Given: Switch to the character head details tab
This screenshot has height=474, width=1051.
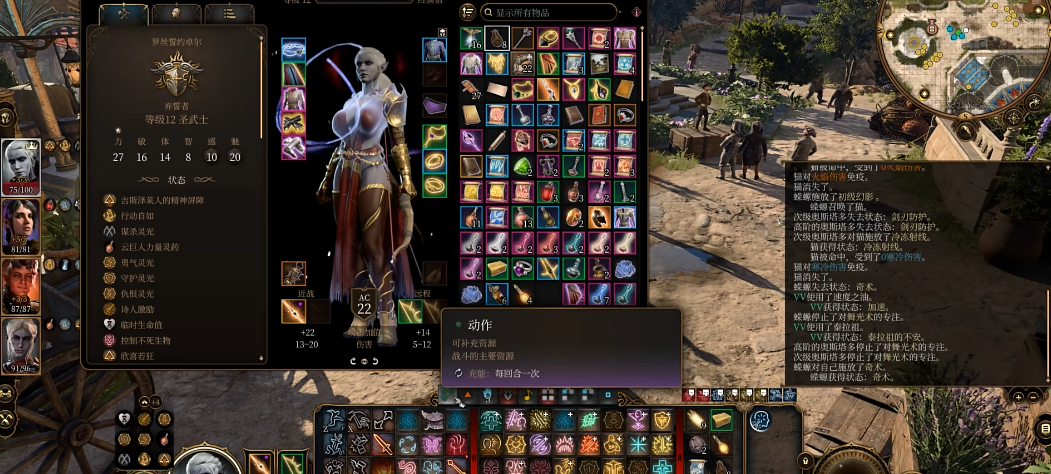Looking at the screenshot, I should click(178, 13).
